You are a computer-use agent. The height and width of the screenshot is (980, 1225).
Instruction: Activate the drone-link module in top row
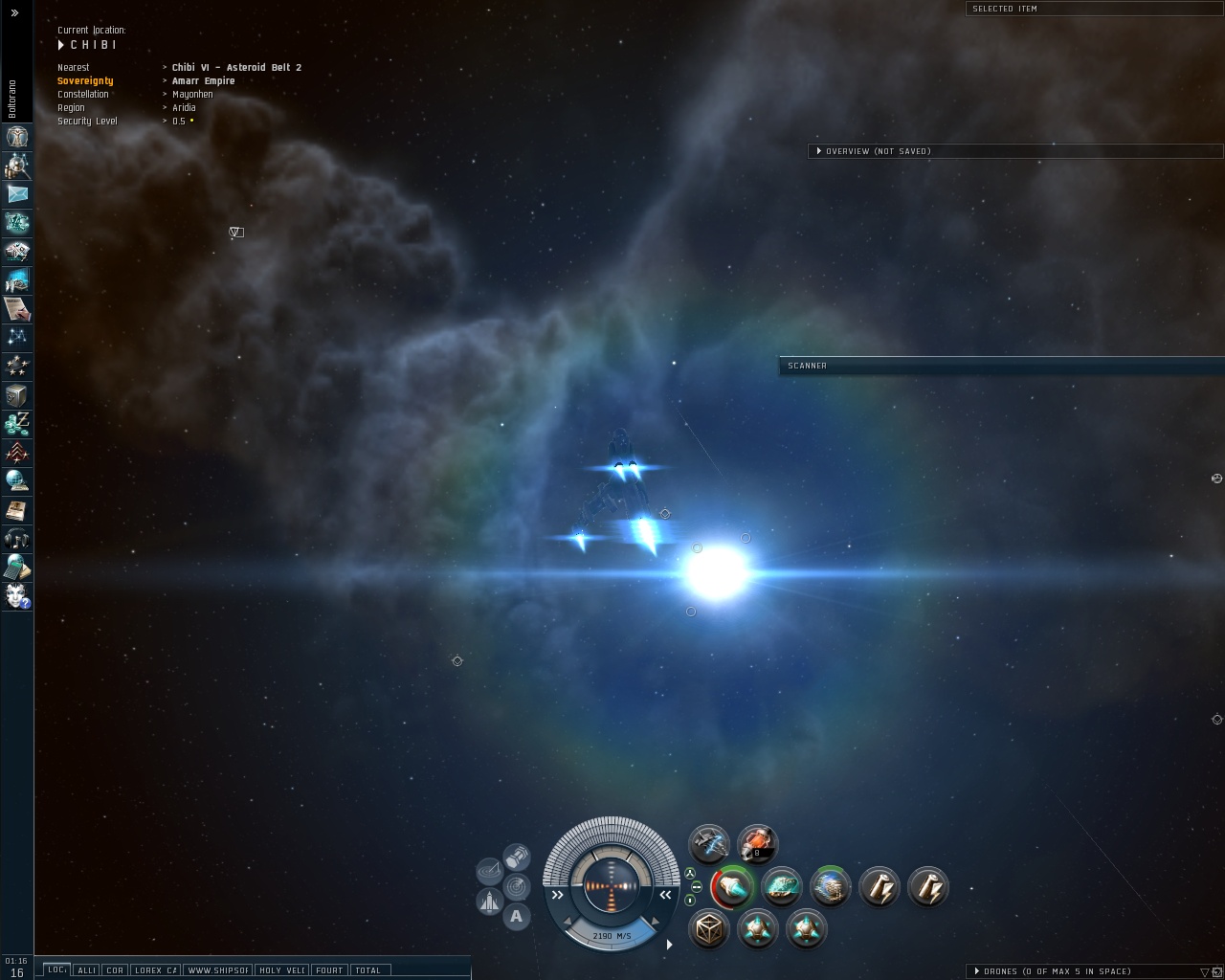[709, 844]
